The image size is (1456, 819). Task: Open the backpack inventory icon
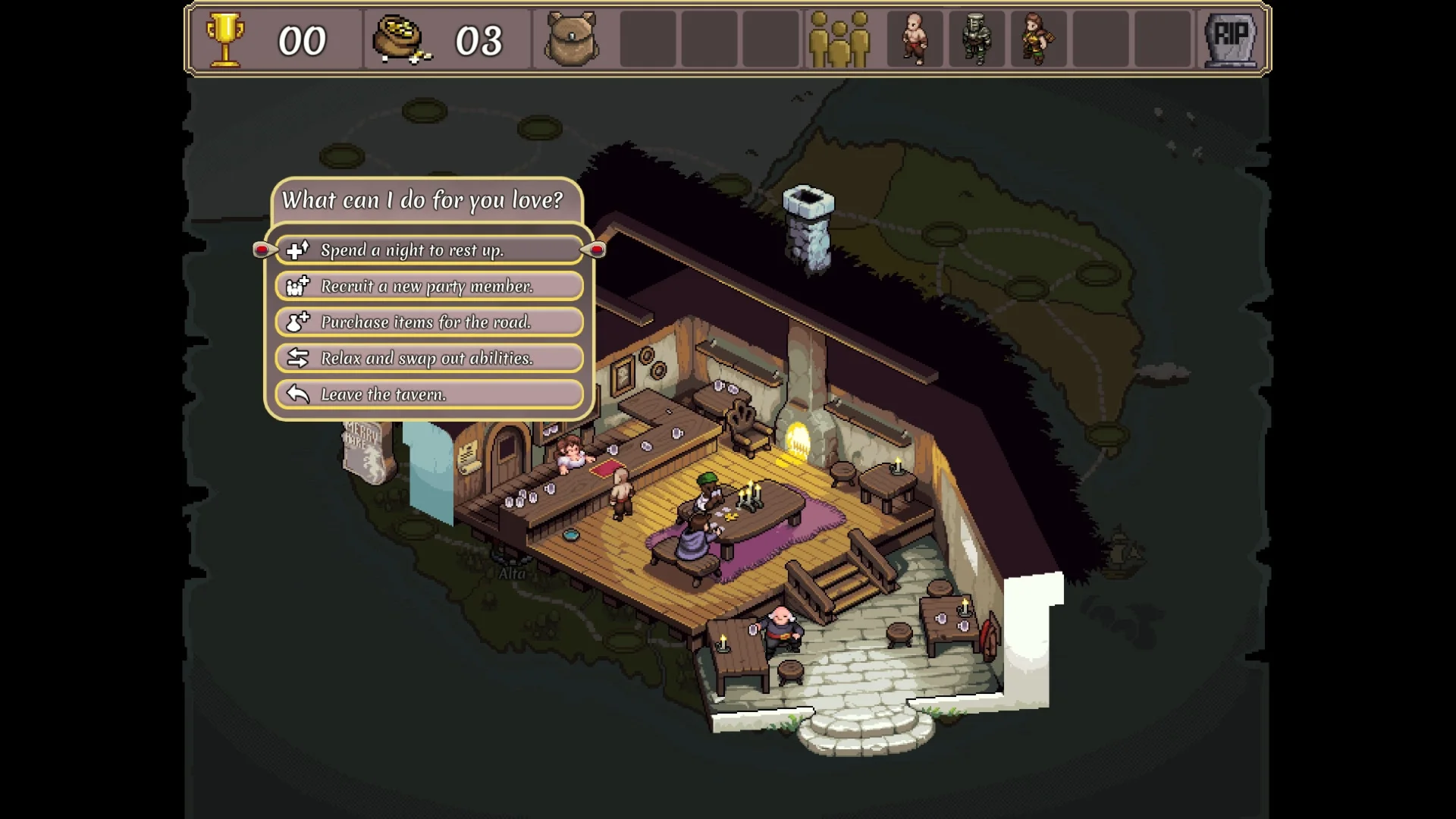572,39
